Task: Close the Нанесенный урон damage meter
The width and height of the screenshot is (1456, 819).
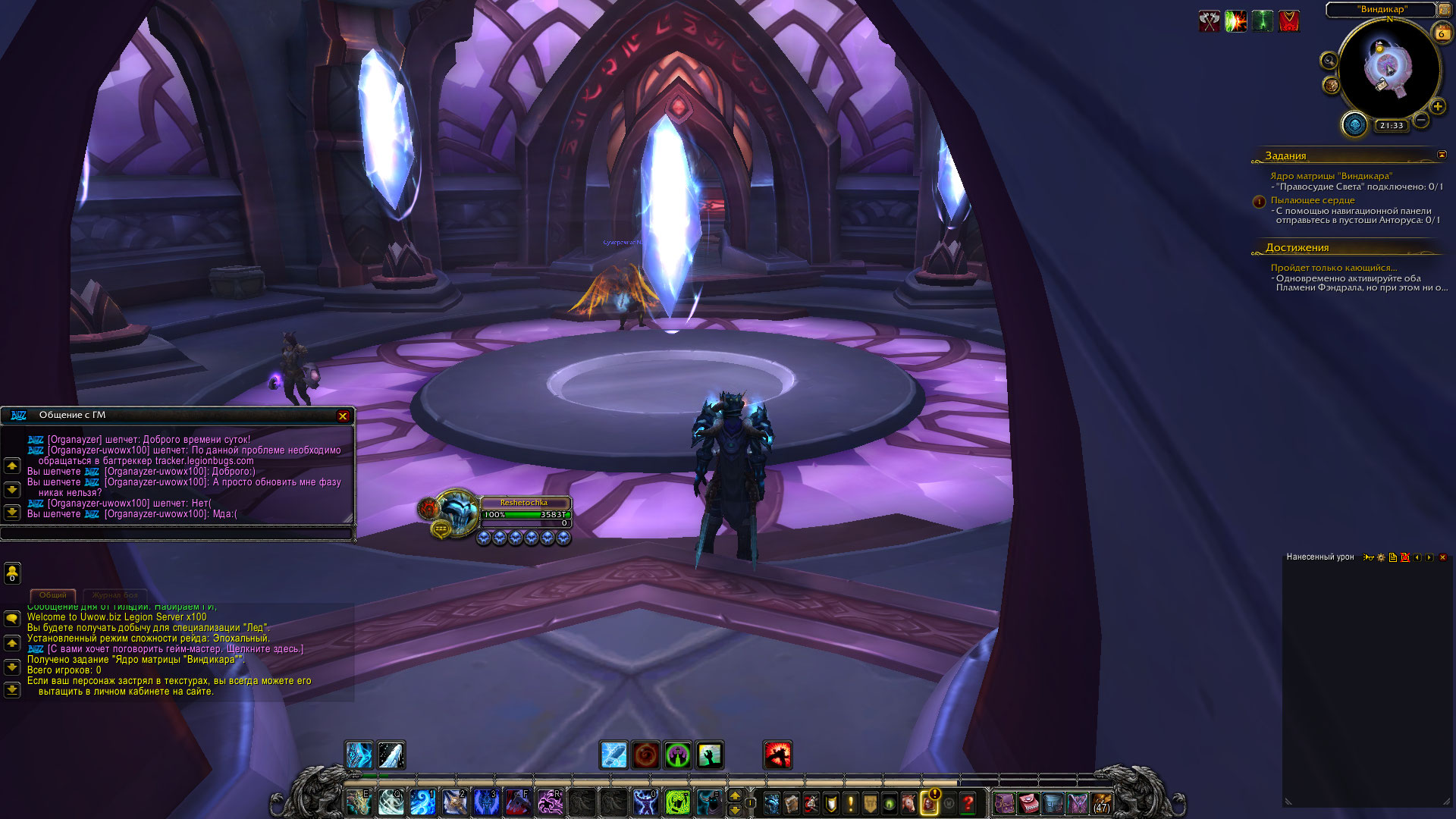Action: pos(1442,557)
